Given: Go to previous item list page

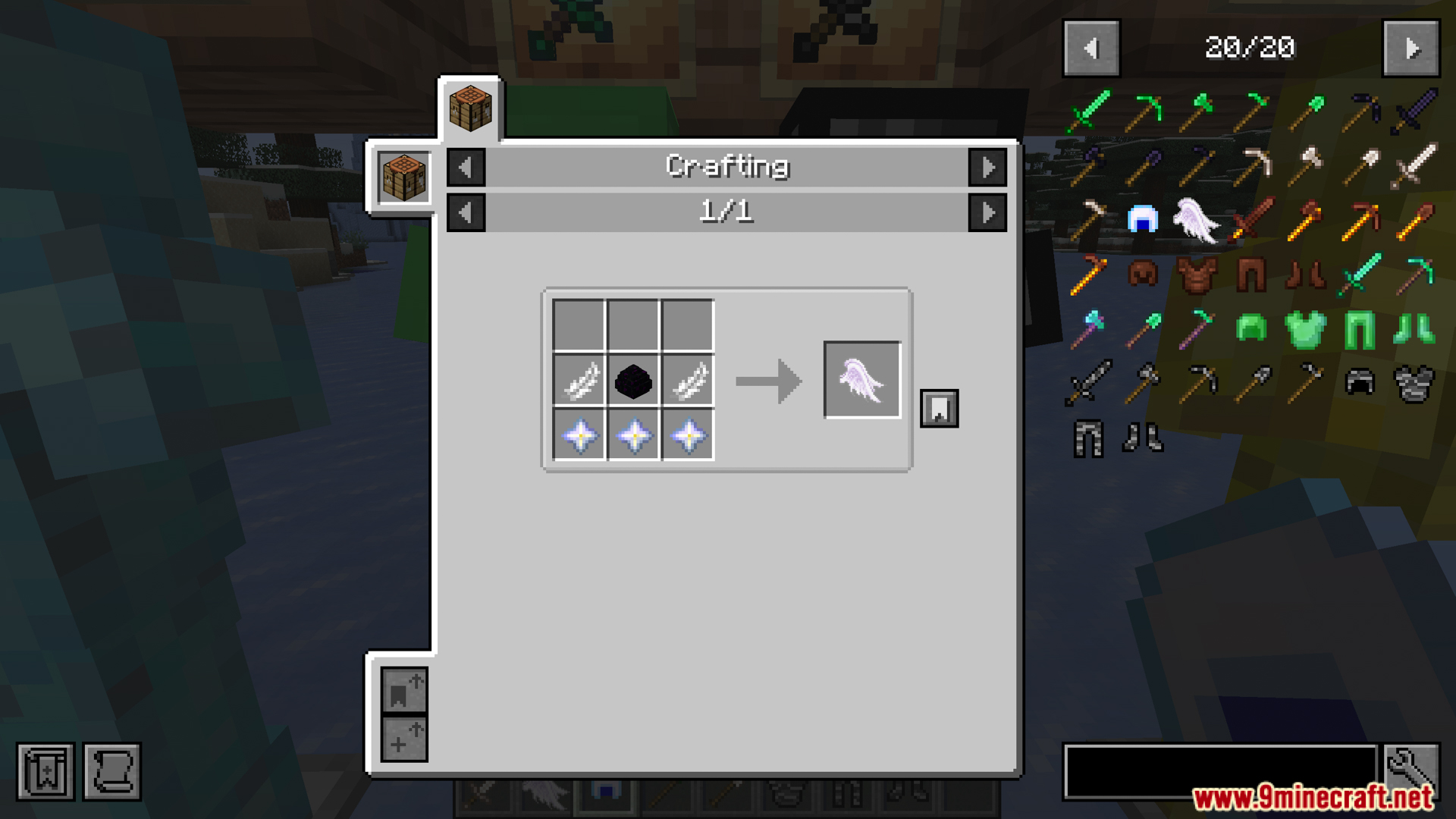Looking at the screenshot, I should (x=1091, y=49).
